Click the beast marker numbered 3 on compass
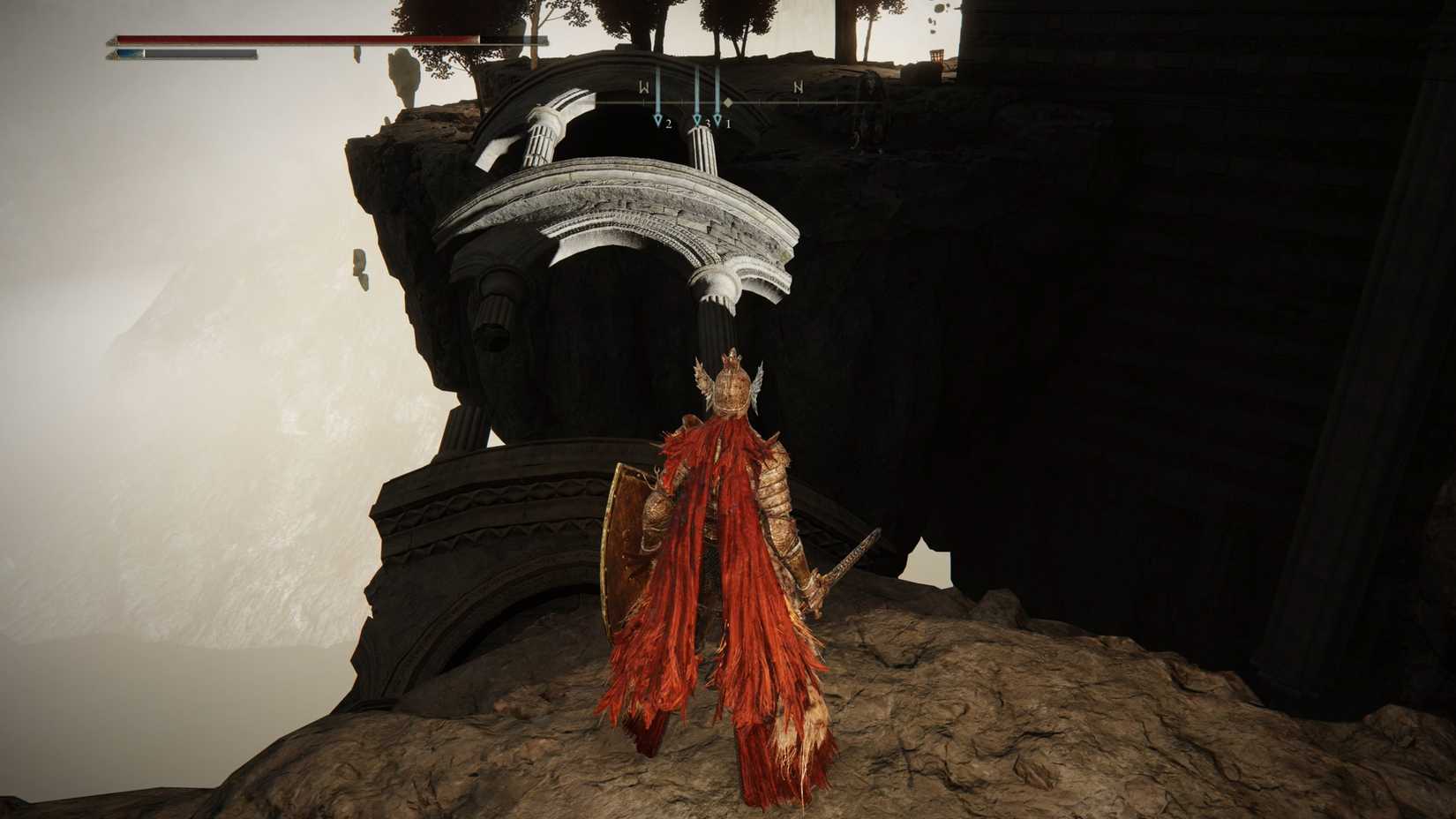The height and width of the screenshot is (819, 1456). point(697,119)
